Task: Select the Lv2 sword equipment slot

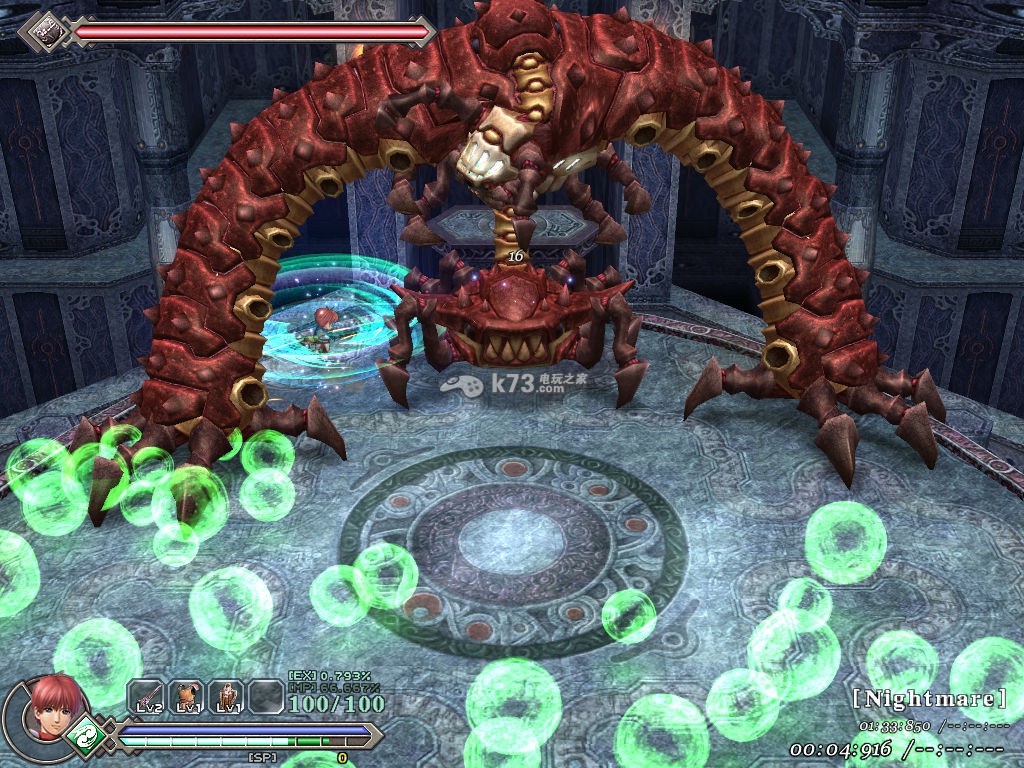Action: tap(146, 697)
